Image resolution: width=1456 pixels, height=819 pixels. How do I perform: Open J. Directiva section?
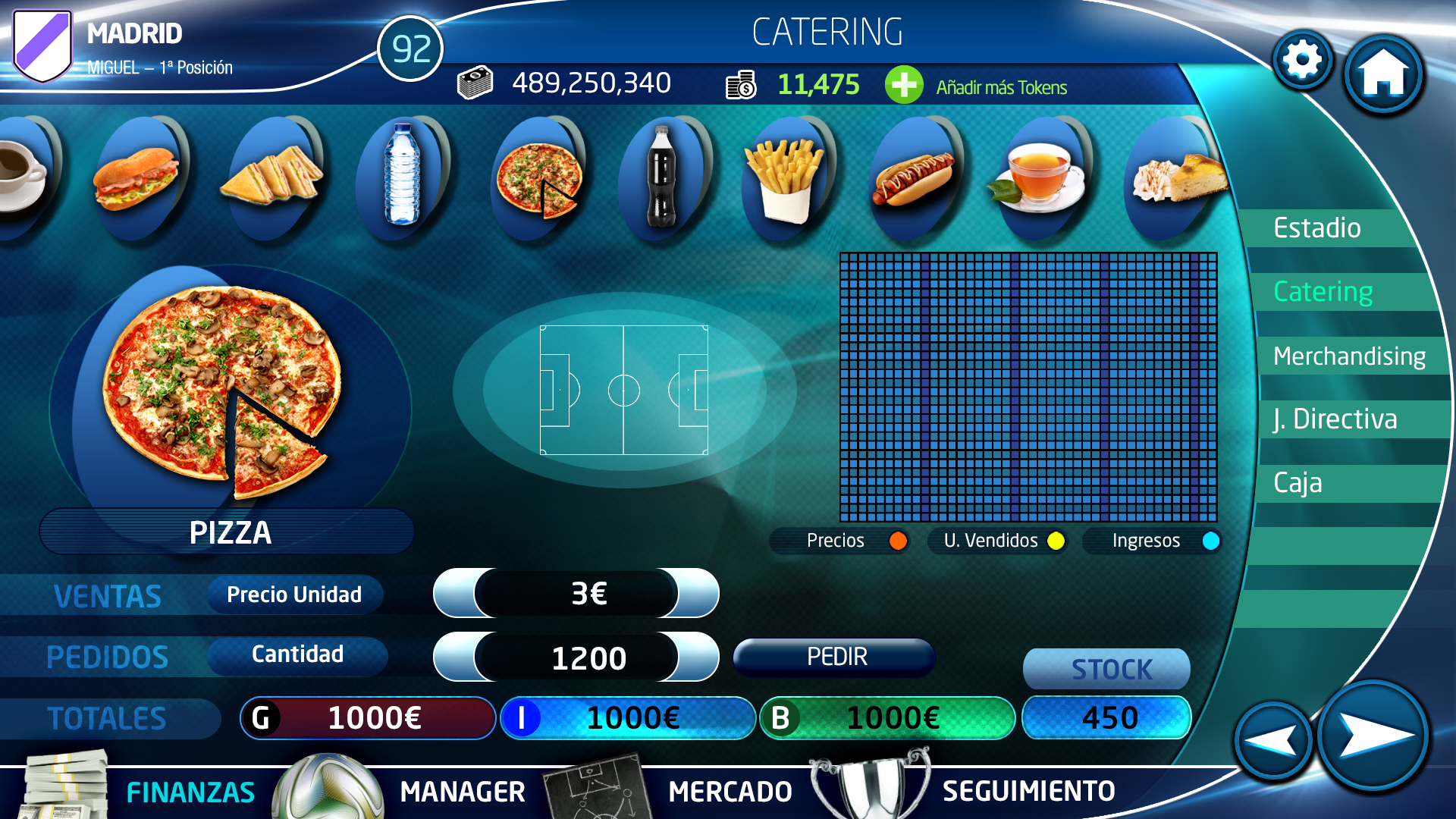pyautogui.click(x=1335, y=419)
